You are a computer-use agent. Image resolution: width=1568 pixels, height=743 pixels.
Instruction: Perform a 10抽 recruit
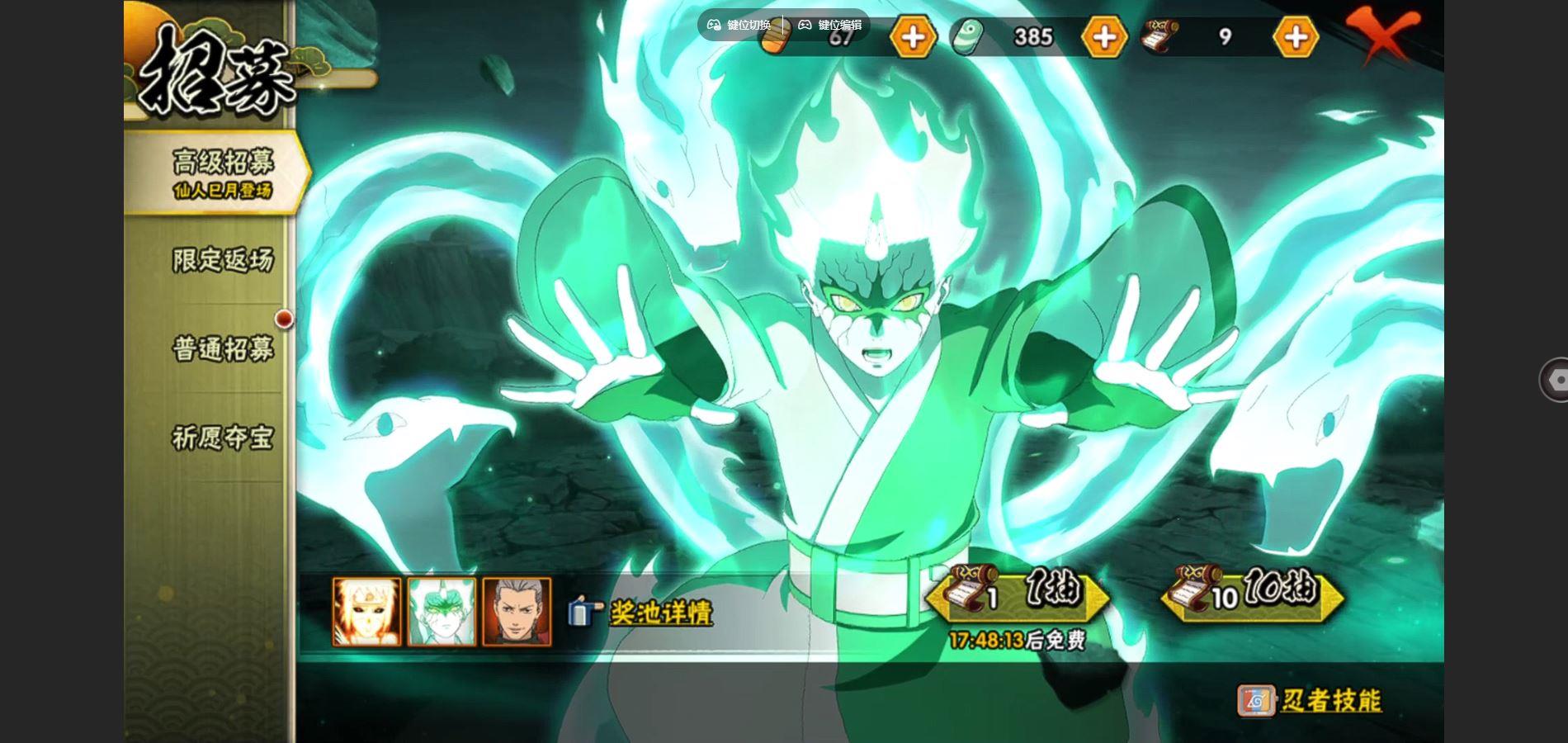(x=1253, y=594)
